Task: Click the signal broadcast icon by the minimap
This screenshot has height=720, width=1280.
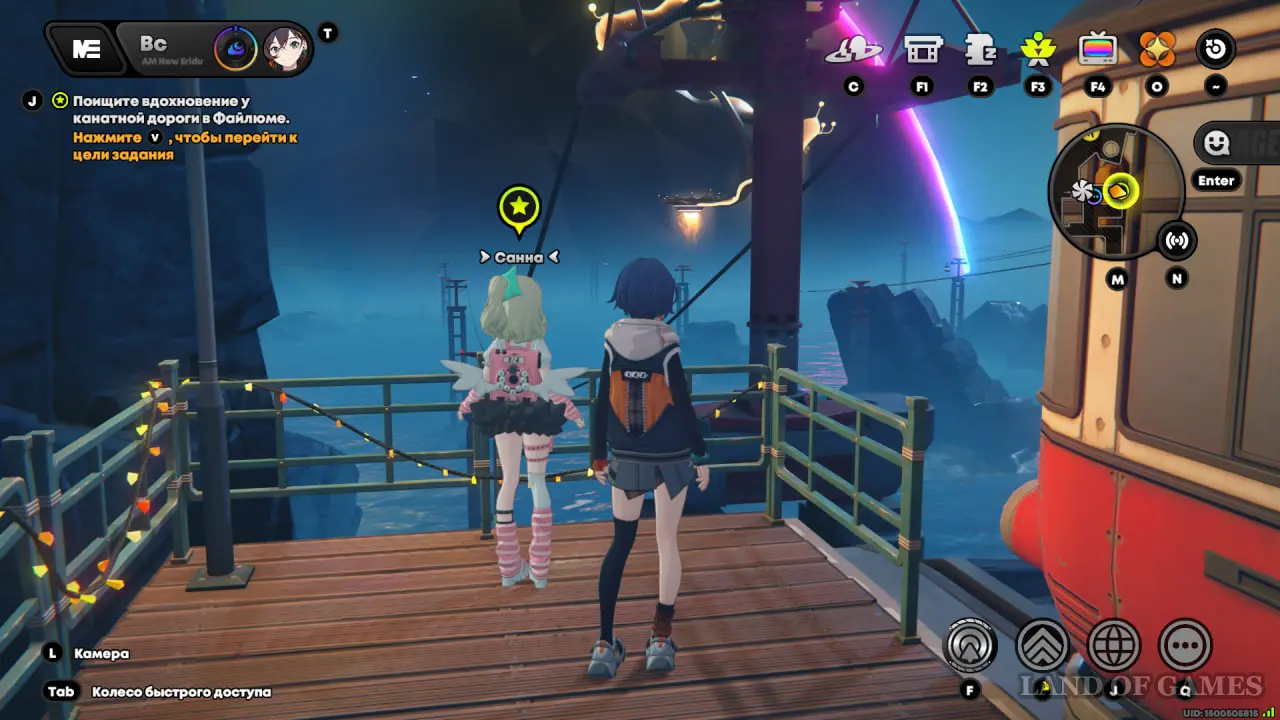Action: (x=1177, y=241)
